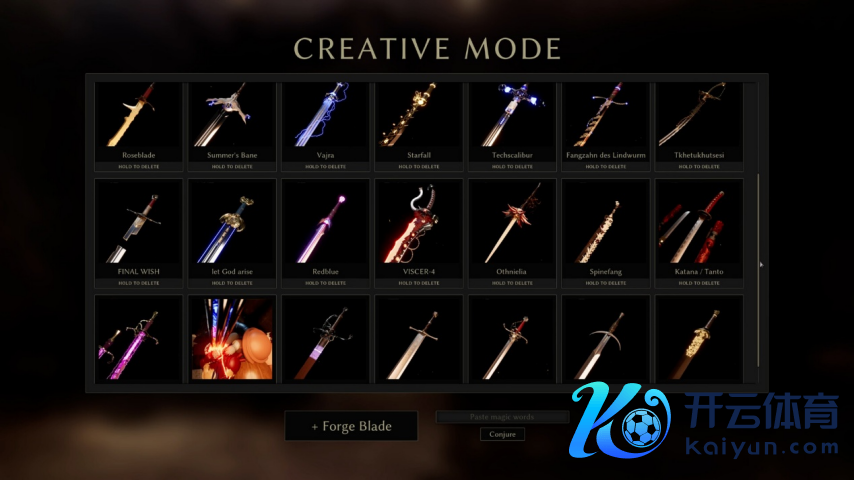Click Hold to Delete under Roseblade

tap(139, 167)
